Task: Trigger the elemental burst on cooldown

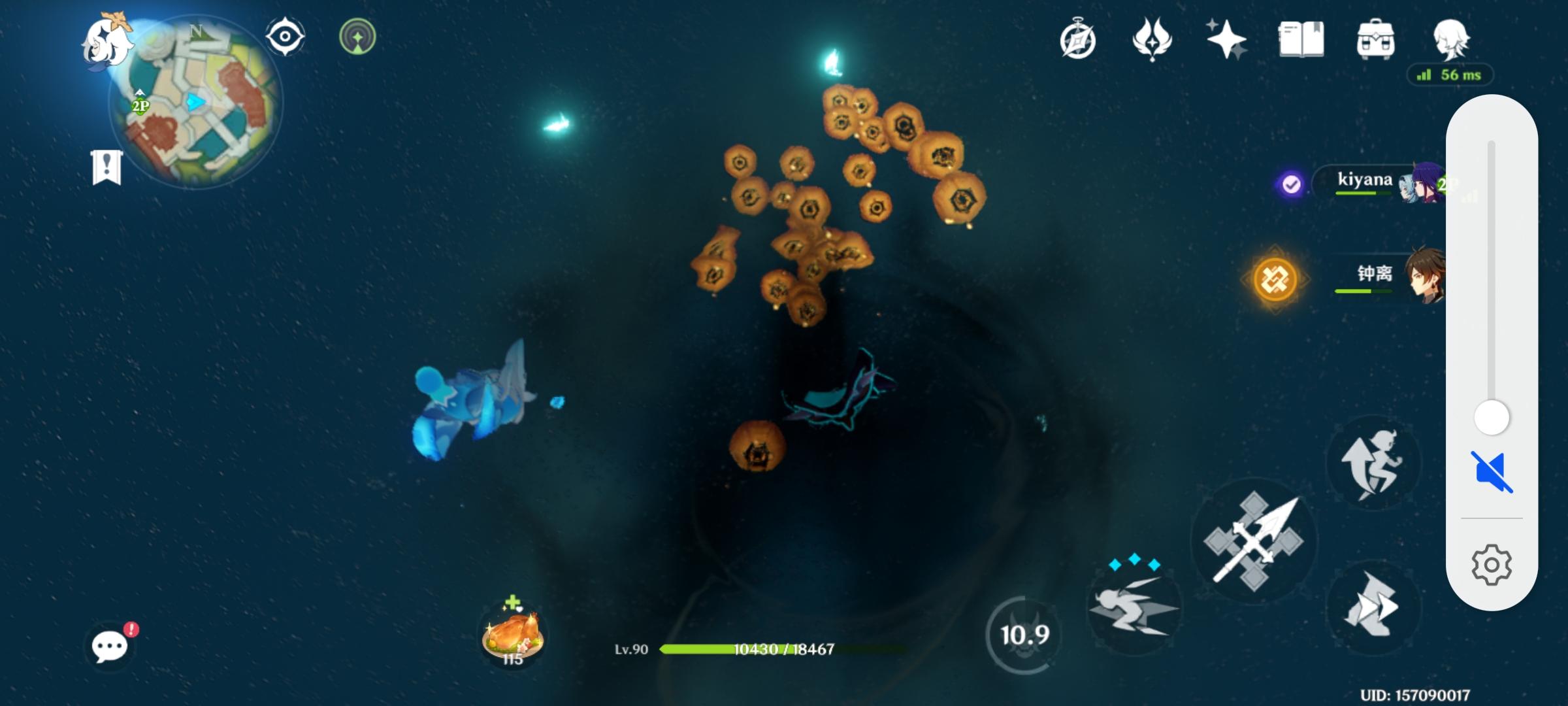Action: coord(1024,634)
